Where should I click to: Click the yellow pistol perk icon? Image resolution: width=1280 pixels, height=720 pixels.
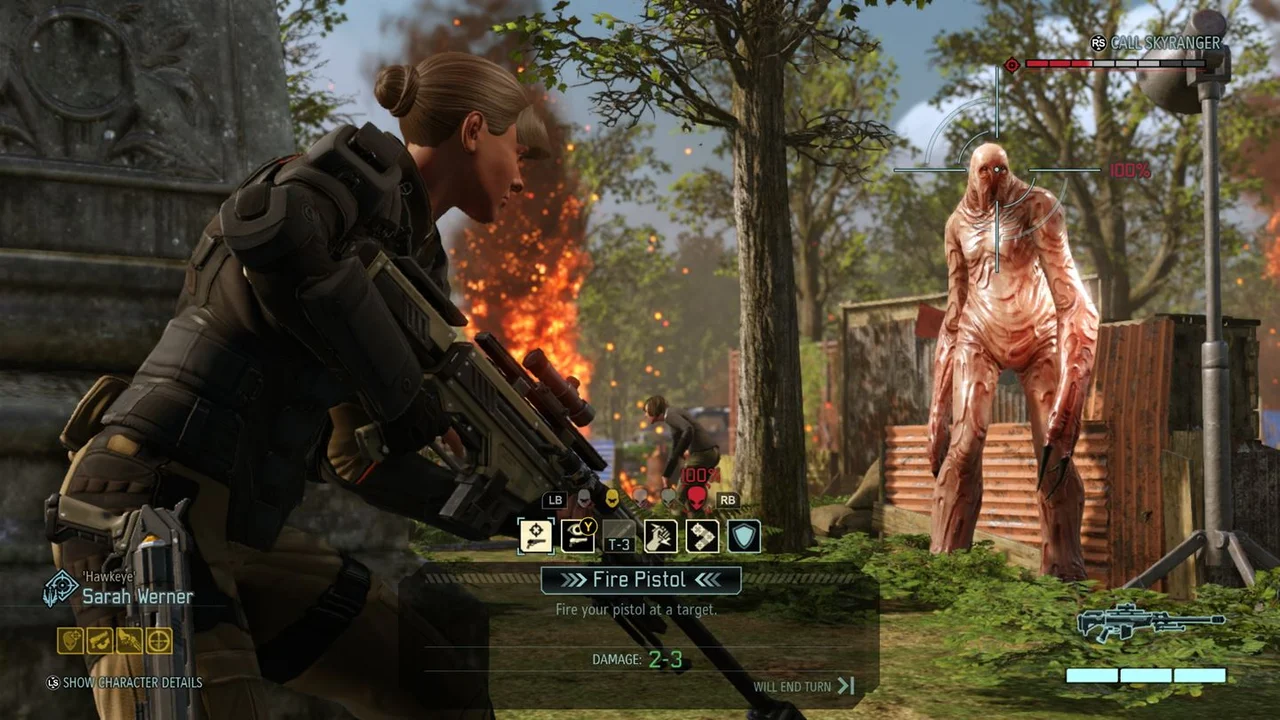(100, 640)
